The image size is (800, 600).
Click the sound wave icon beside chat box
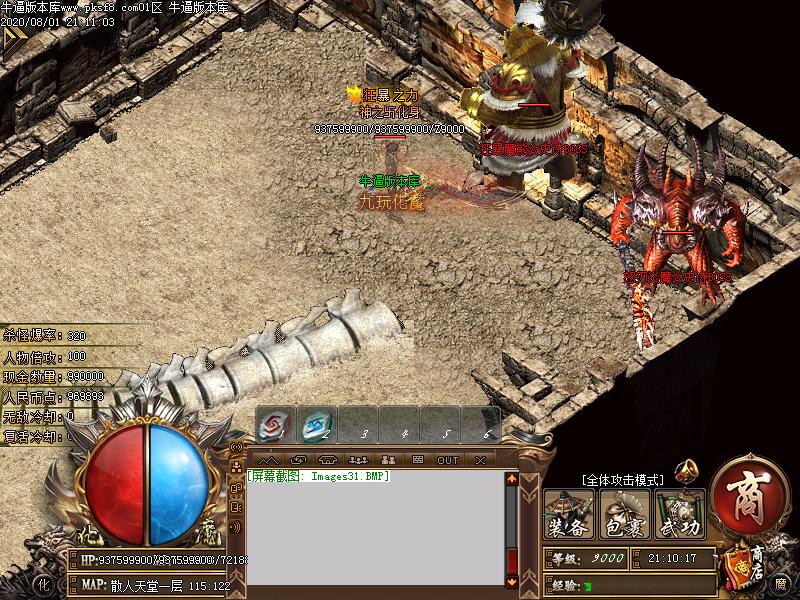(x=236, y=526)
